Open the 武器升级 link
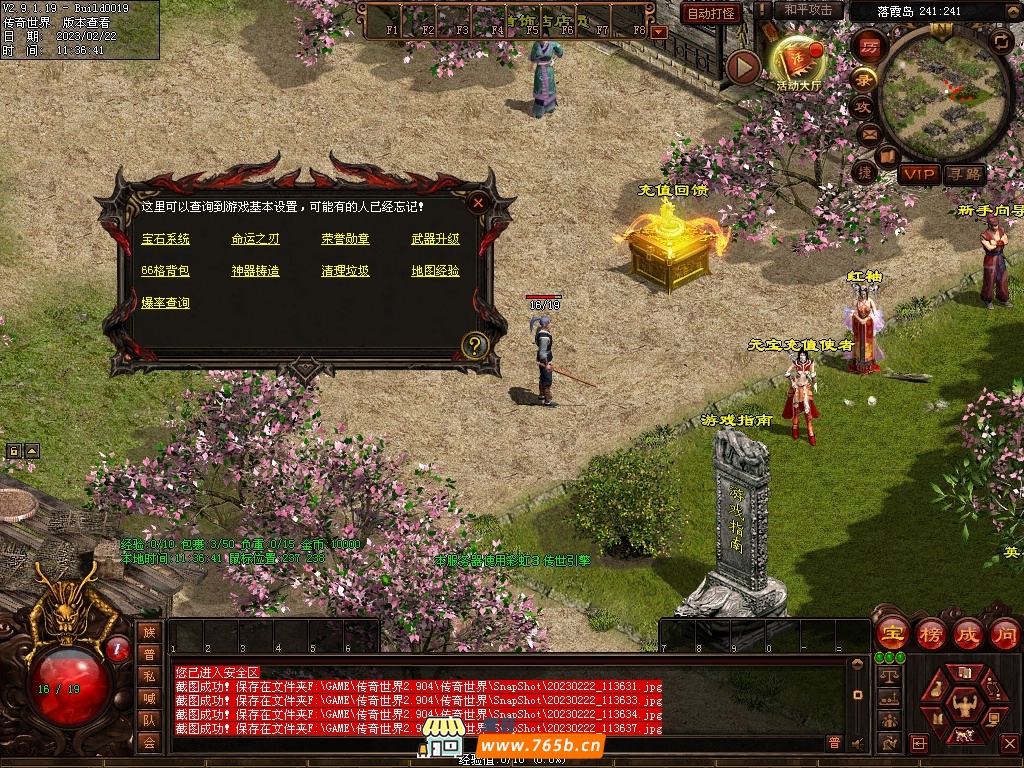 point(435,239)
